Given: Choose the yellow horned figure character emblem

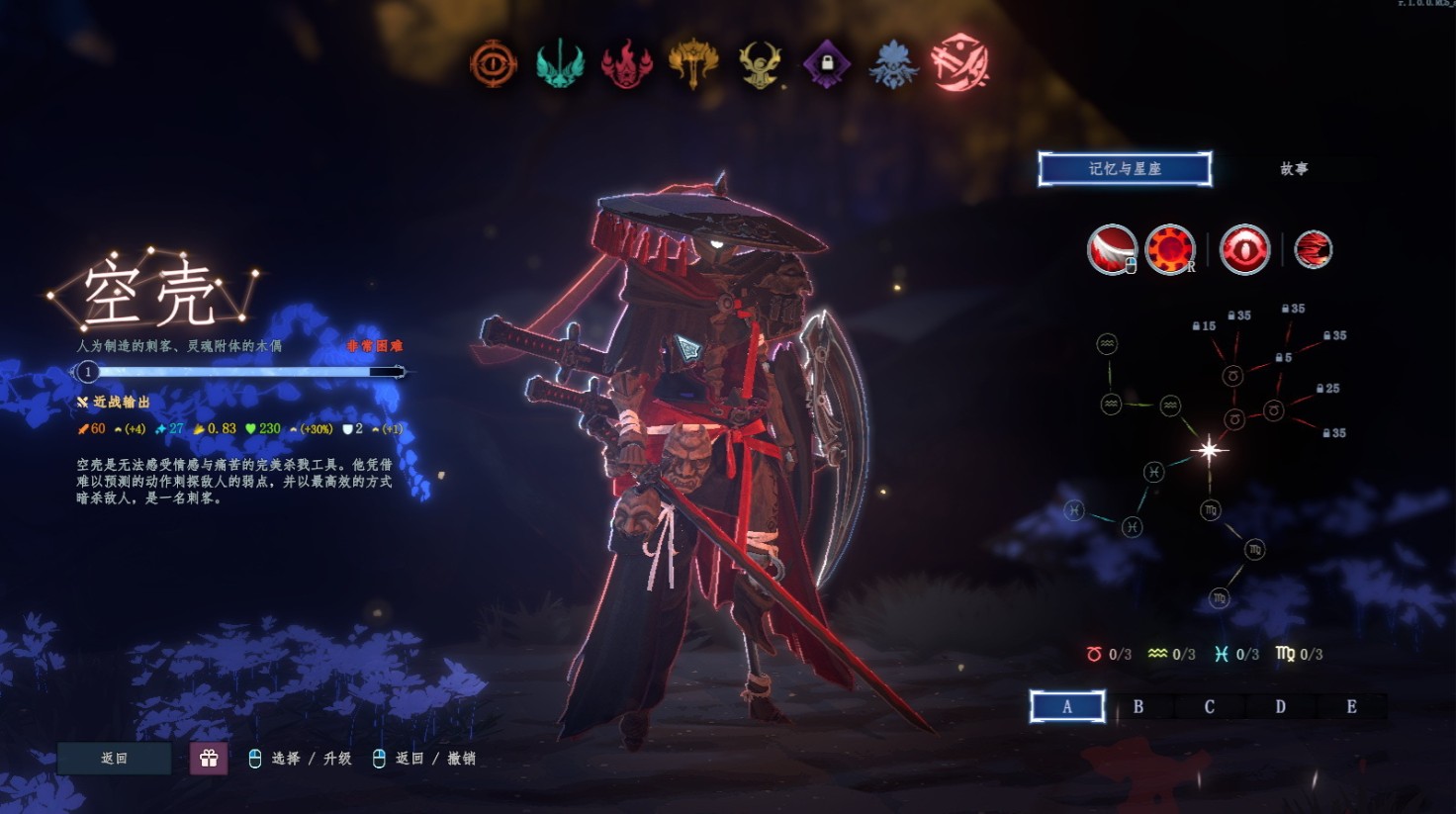Looking at the screenshot, I should pos(760,64).
